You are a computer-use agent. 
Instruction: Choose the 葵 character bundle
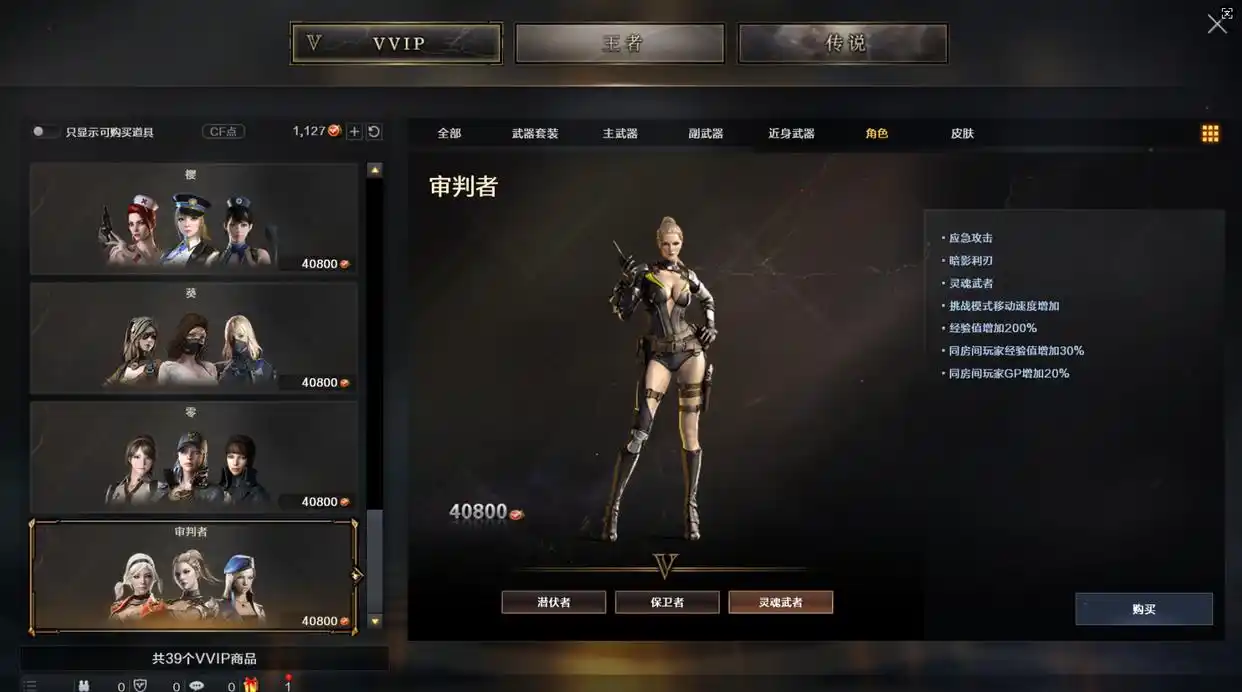click(193, 338)
